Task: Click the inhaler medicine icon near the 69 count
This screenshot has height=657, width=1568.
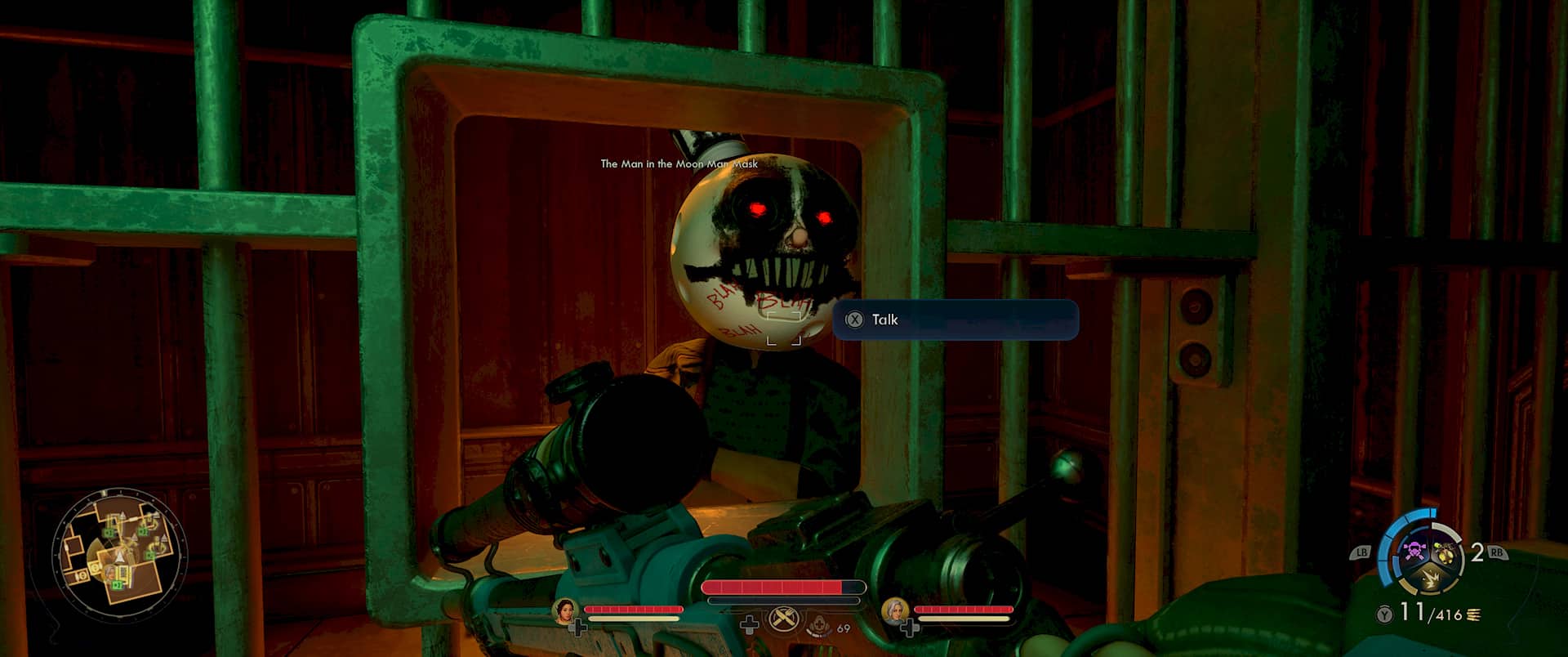Action: point(820,626)
